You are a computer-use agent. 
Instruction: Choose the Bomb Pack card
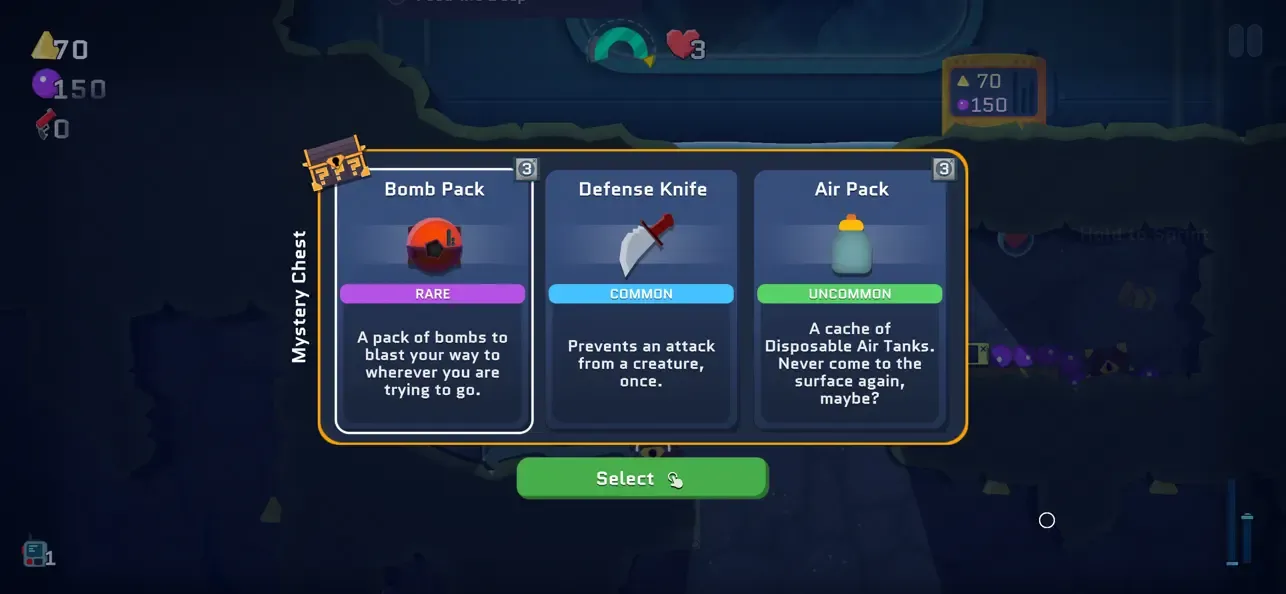point(434,300)
